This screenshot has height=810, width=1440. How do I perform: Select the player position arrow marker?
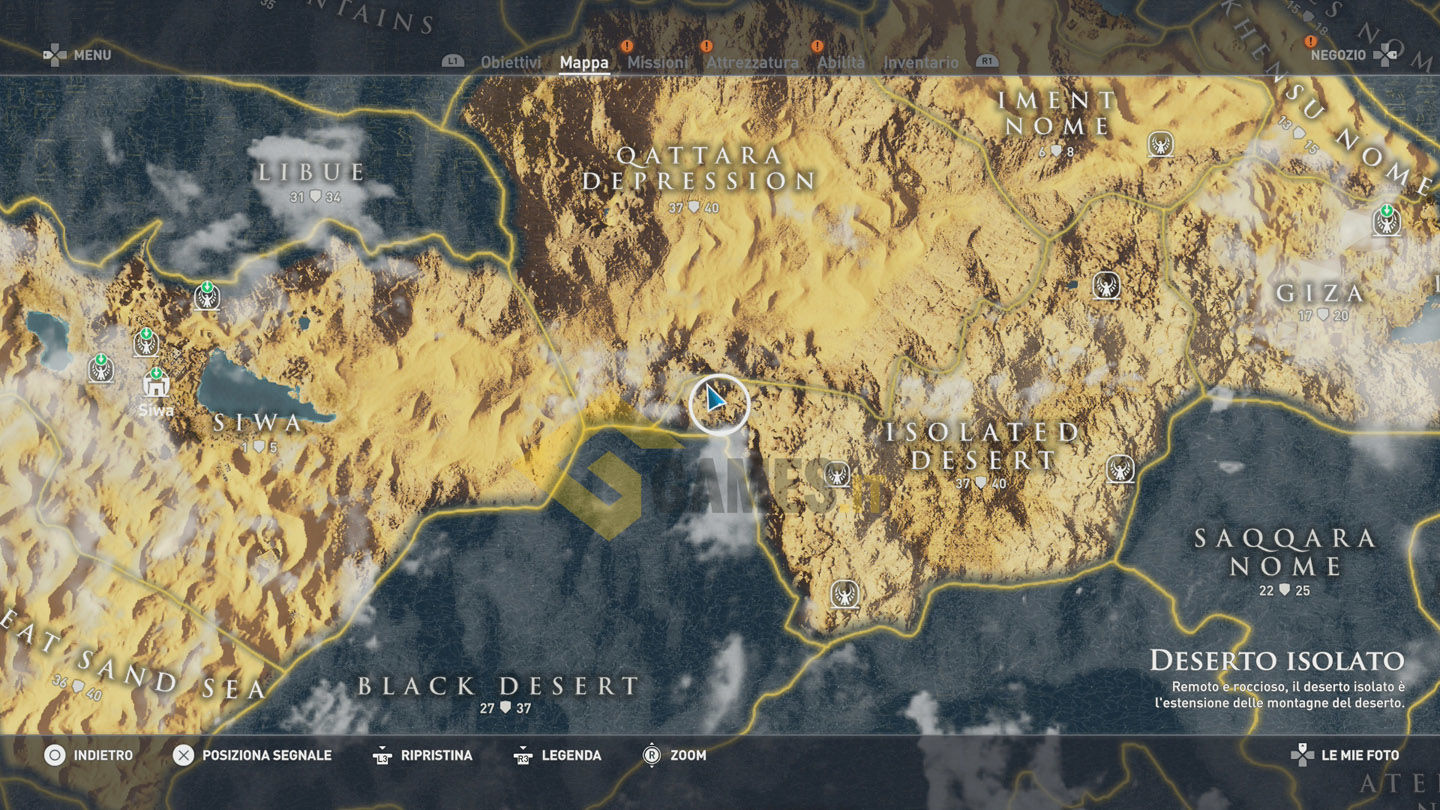point(717,403)
